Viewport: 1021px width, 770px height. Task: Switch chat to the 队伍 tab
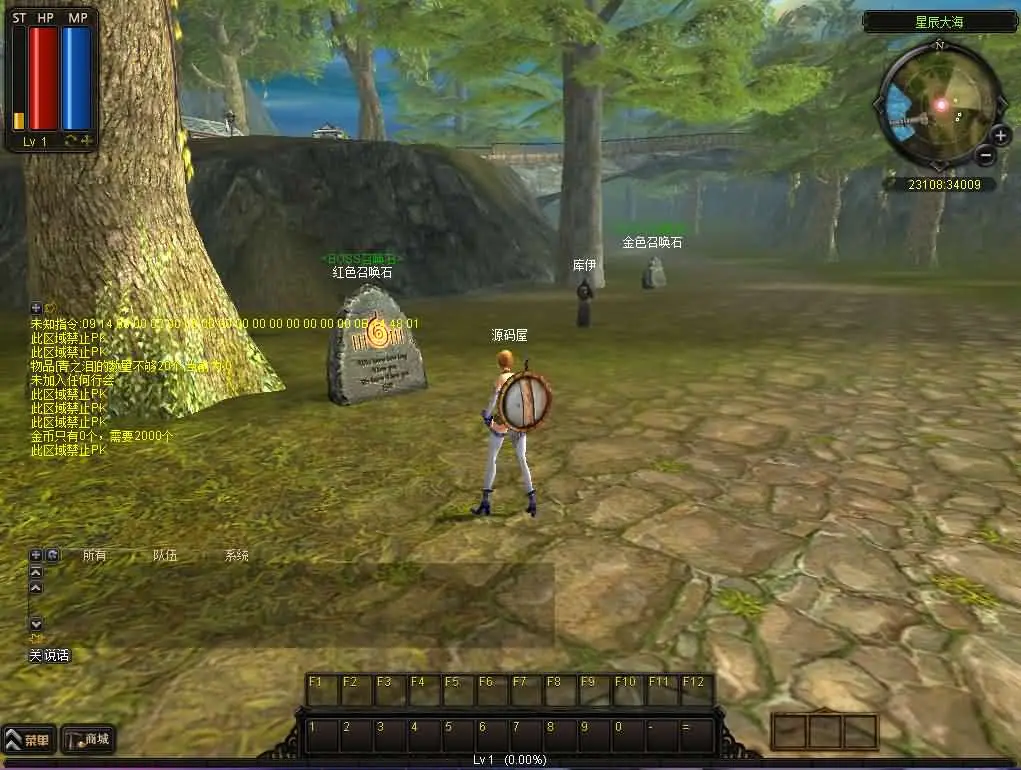click(165, 555)
